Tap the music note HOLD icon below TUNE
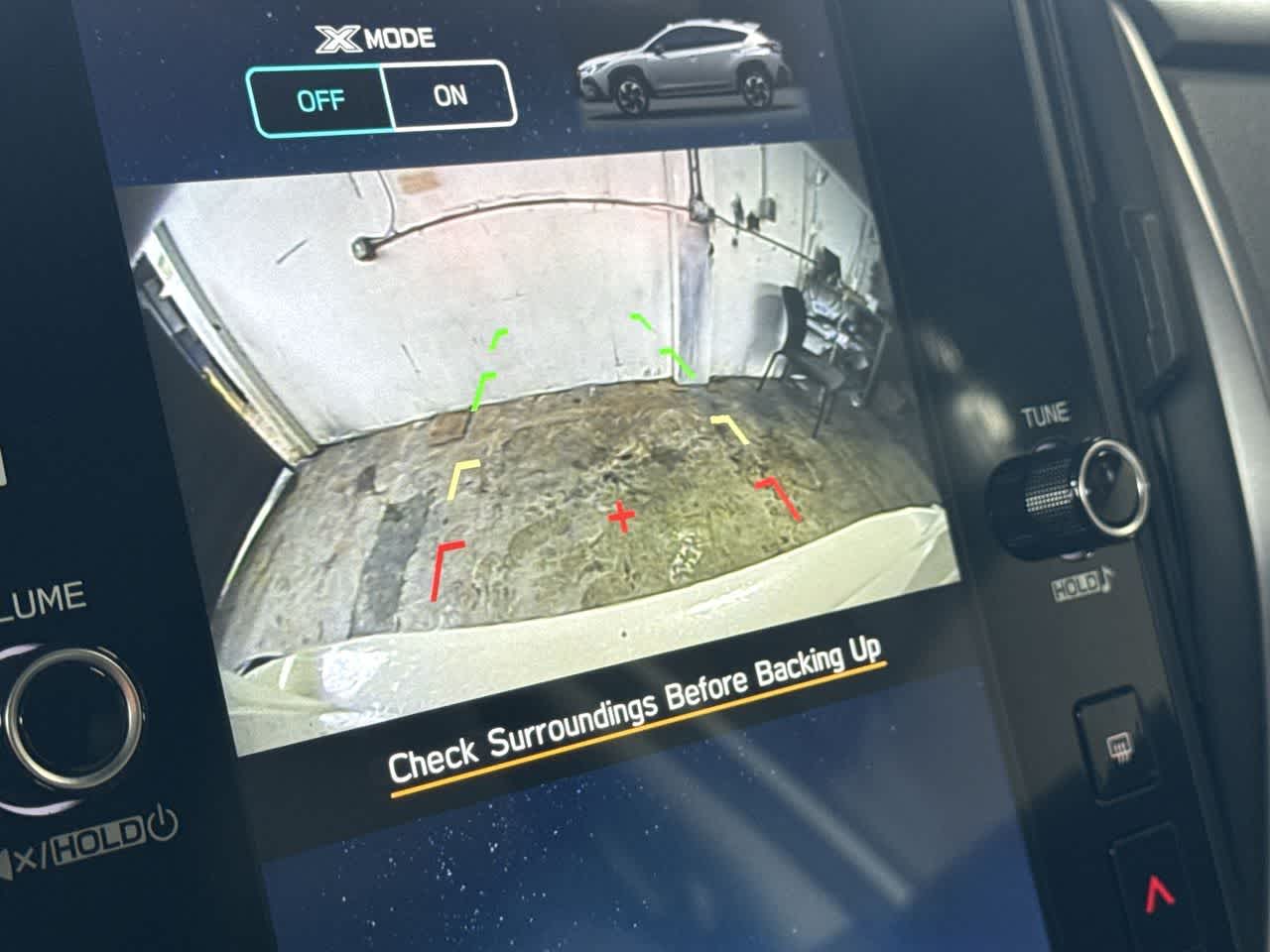The image size is (1270, 952). pyautogui.click(x=1080, y=585)
